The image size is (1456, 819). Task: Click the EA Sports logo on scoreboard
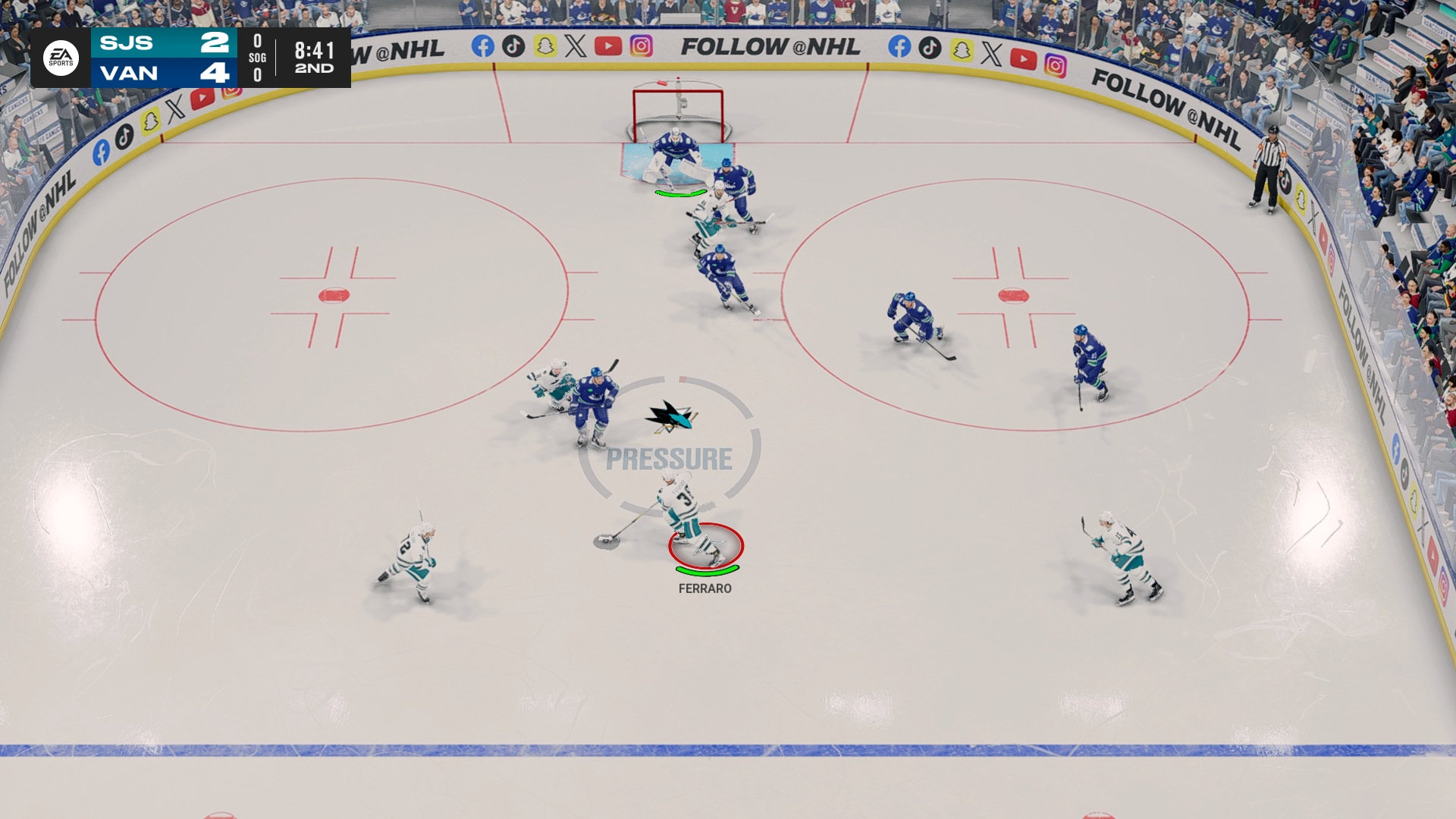(x=61, y=58)
